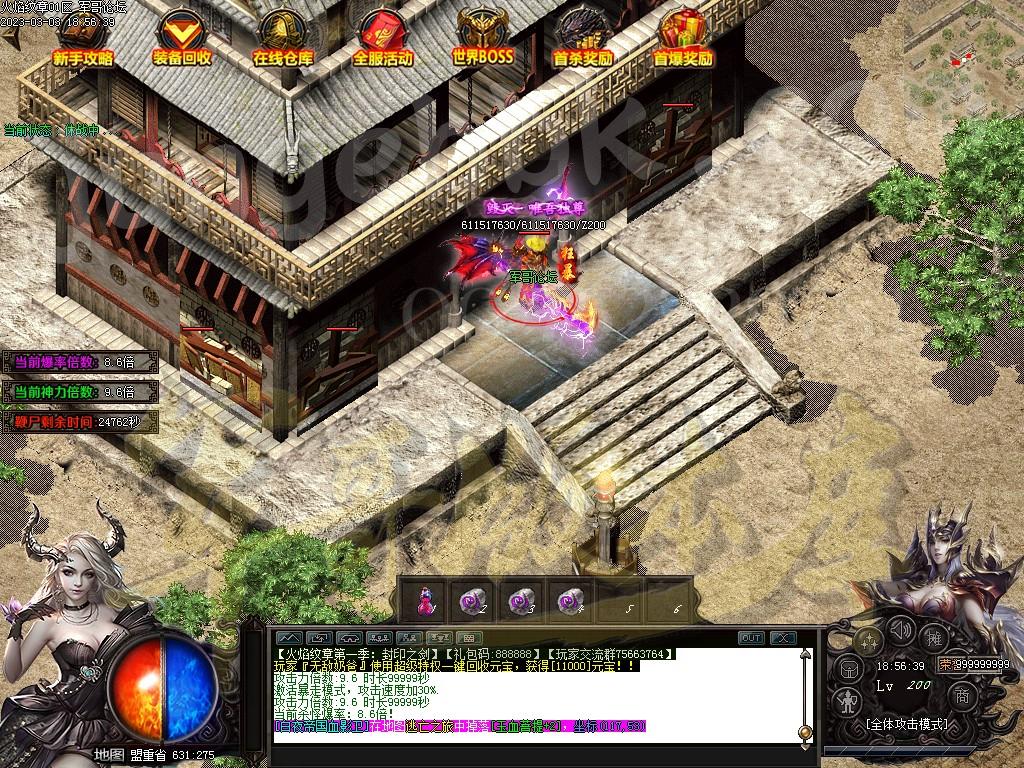Open the 装备回收 equipment recycle menu

point(182,38)
